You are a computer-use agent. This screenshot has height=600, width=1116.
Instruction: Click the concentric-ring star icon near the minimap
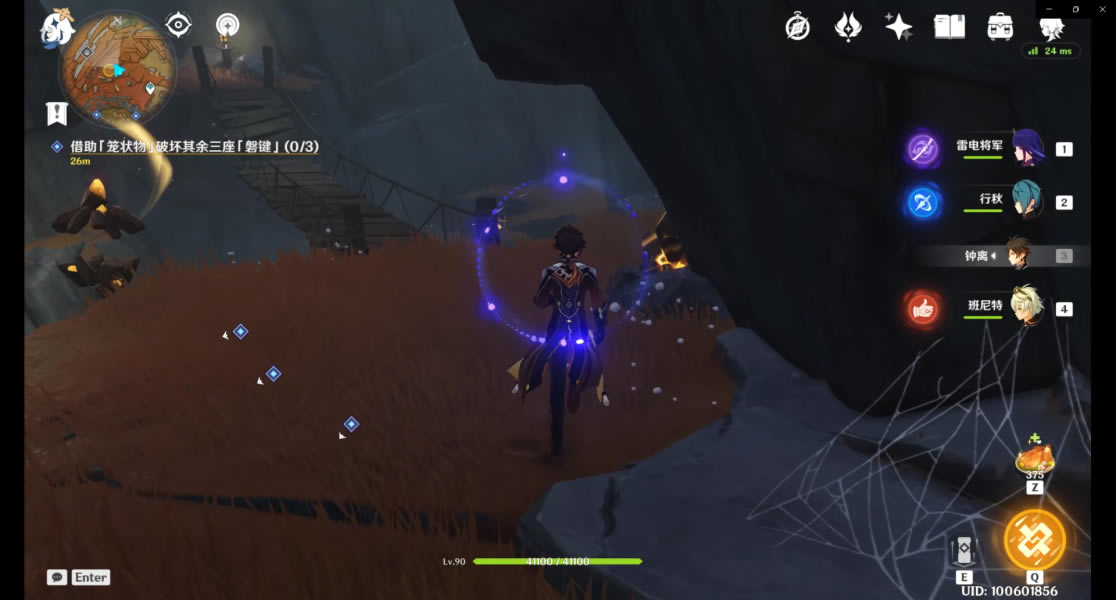(x=228, y=25)
